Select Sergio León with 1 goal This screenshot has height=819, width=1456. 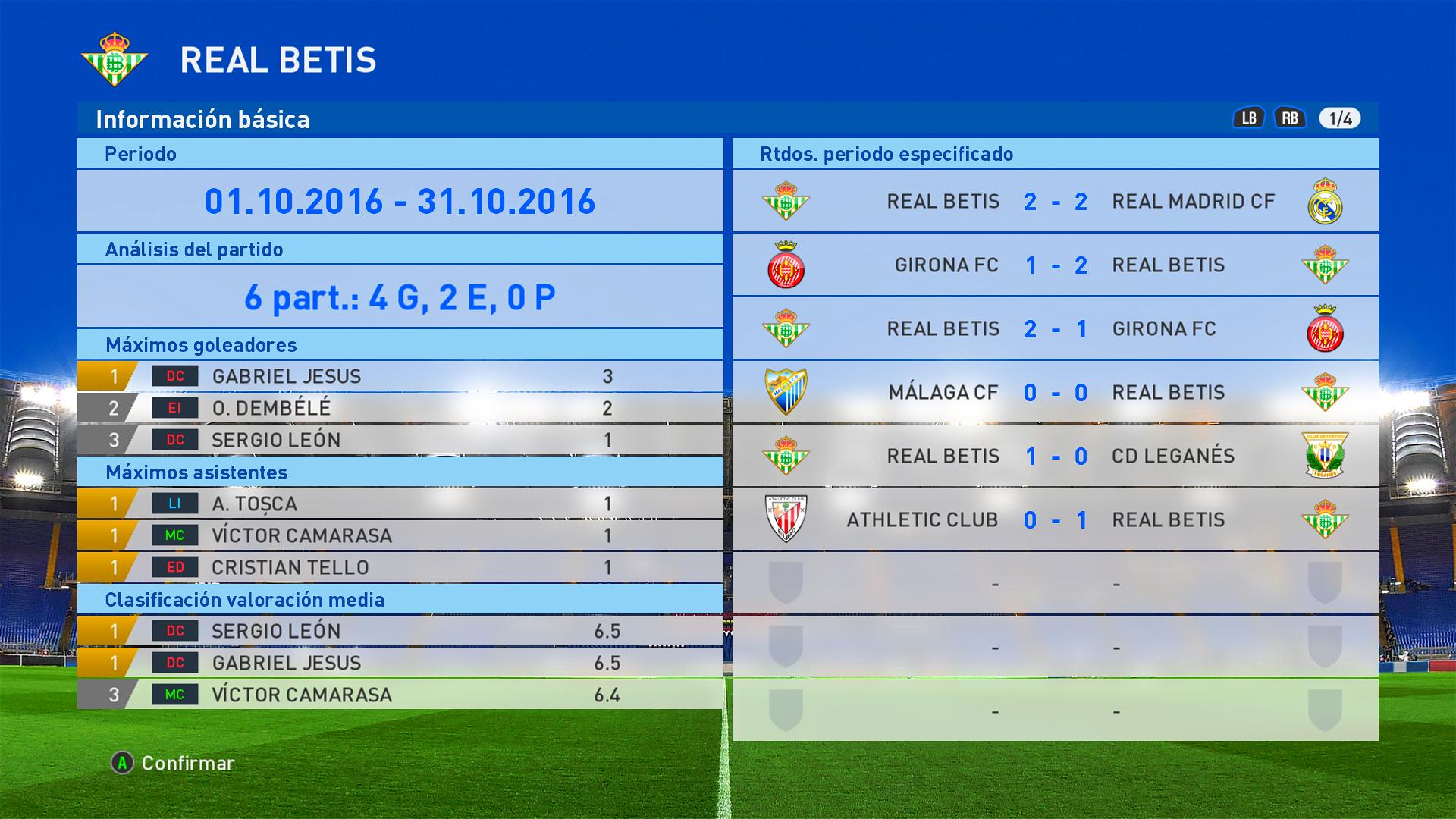coord(400,440)
